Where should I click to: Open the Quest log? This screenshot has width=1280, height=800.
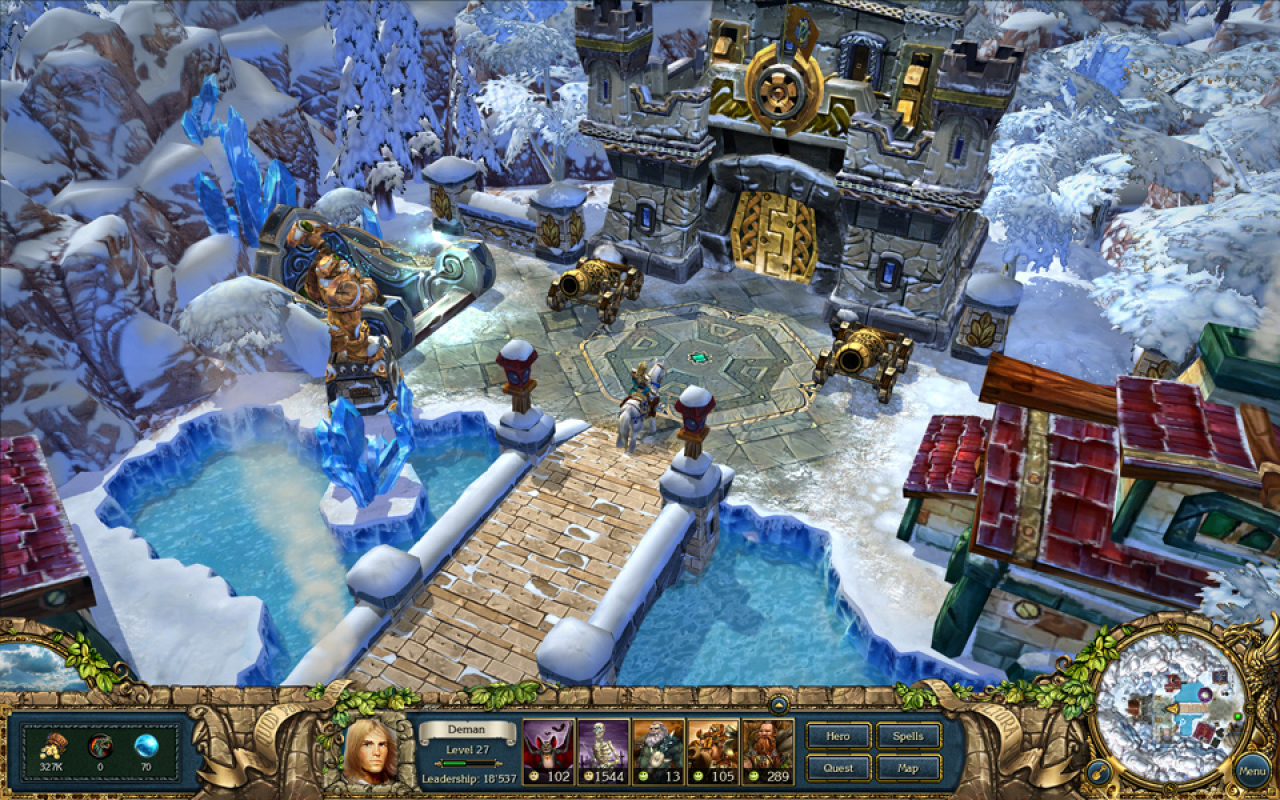tap(838, 768)
